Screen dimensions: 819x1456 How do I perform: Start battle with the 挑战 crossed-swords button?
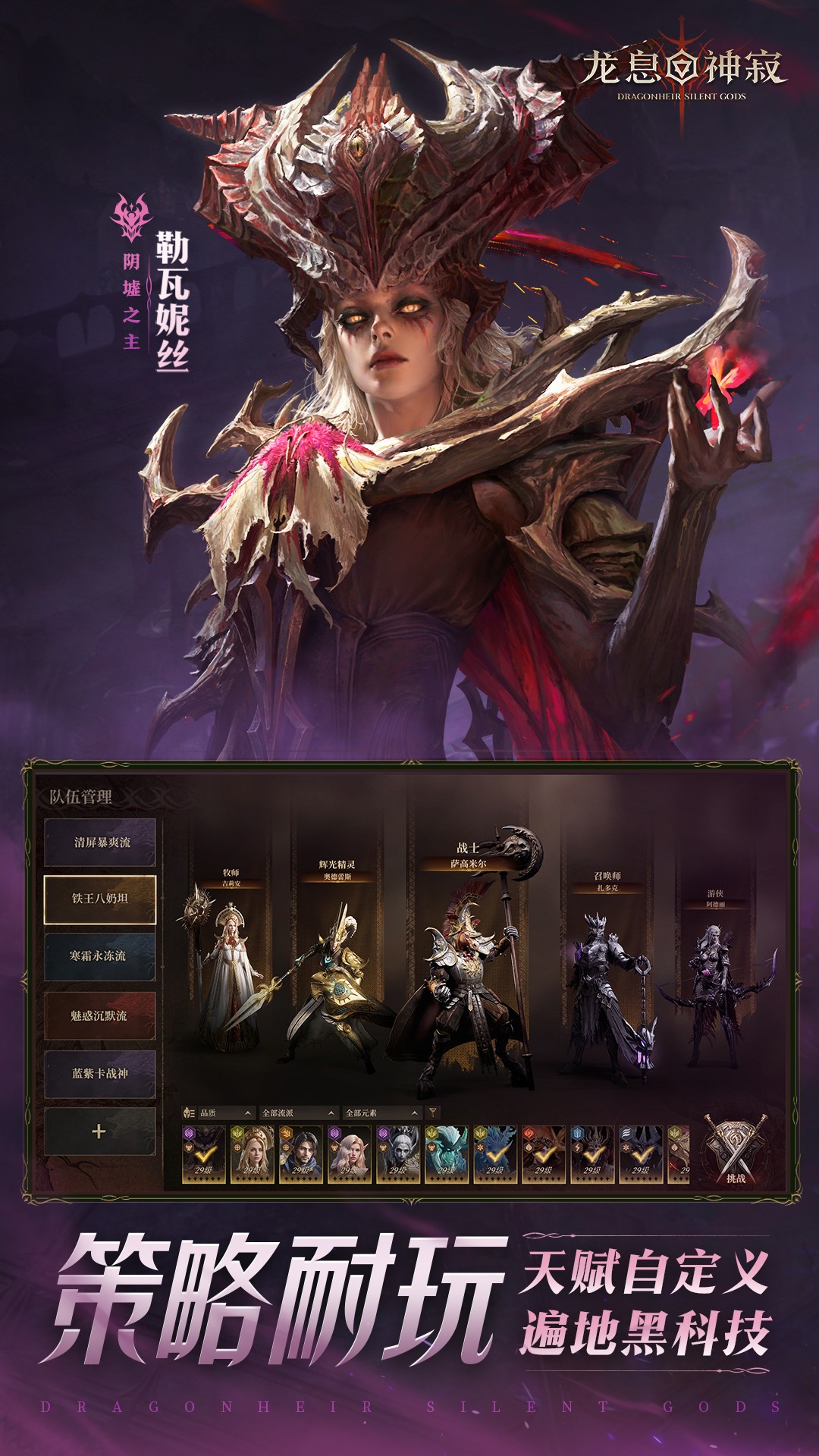tap(735, 1151)
